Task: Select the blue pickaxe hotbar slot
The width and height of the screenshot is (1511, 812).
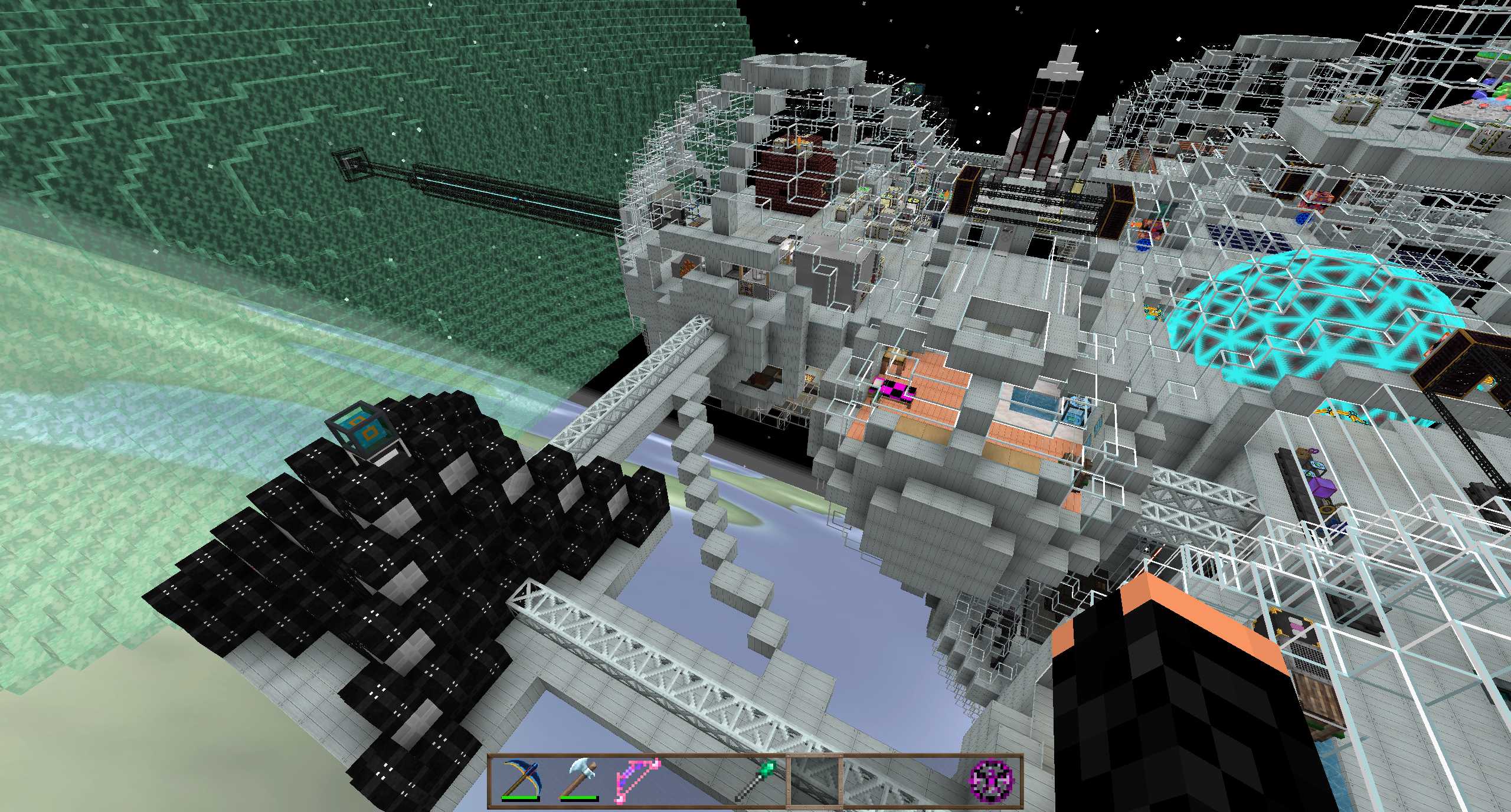Action: 520,780
